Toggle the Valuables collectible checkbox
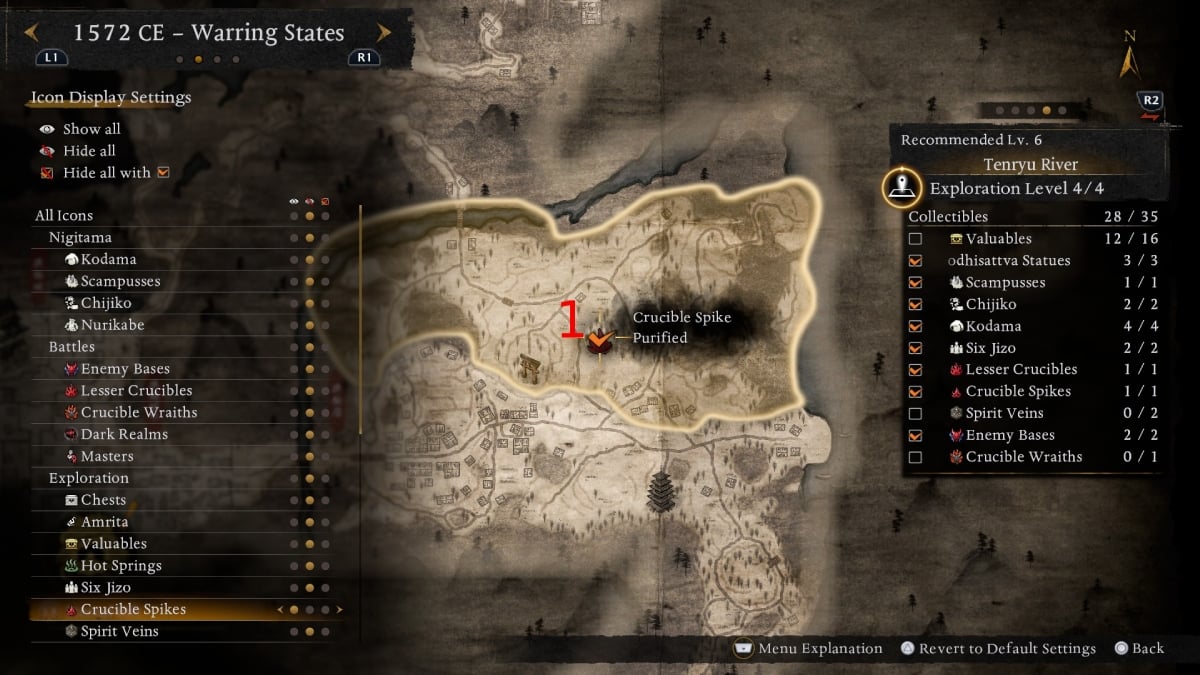The width and height of the screenshot is (1200, 675). click(x=915, y=239)
